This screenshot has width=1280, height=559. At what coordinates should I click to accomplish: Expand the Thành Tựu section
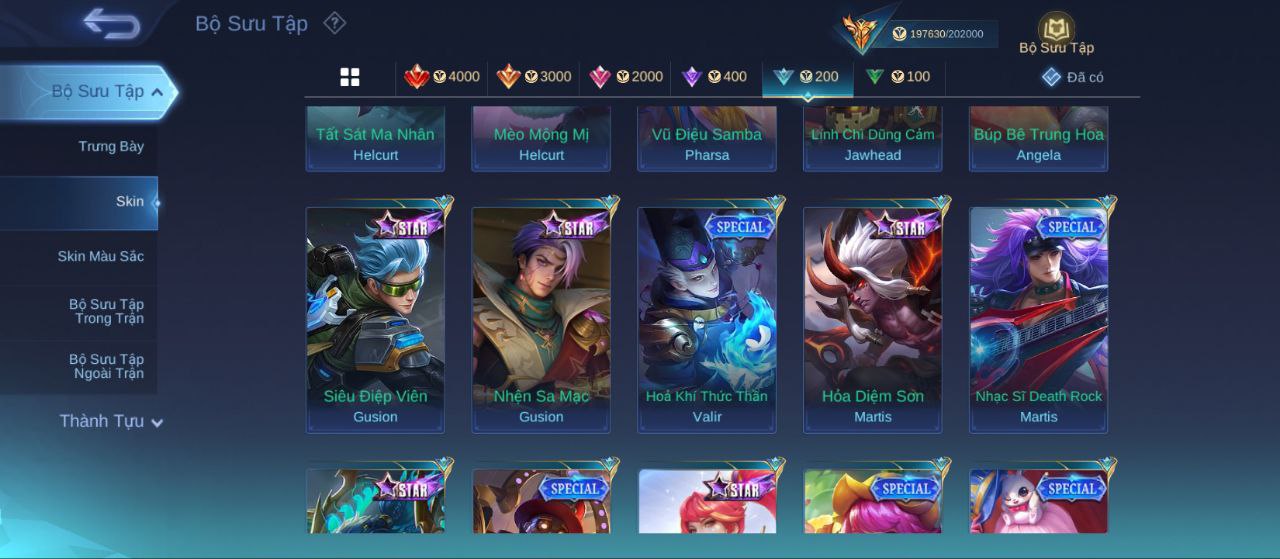(111, 421)
